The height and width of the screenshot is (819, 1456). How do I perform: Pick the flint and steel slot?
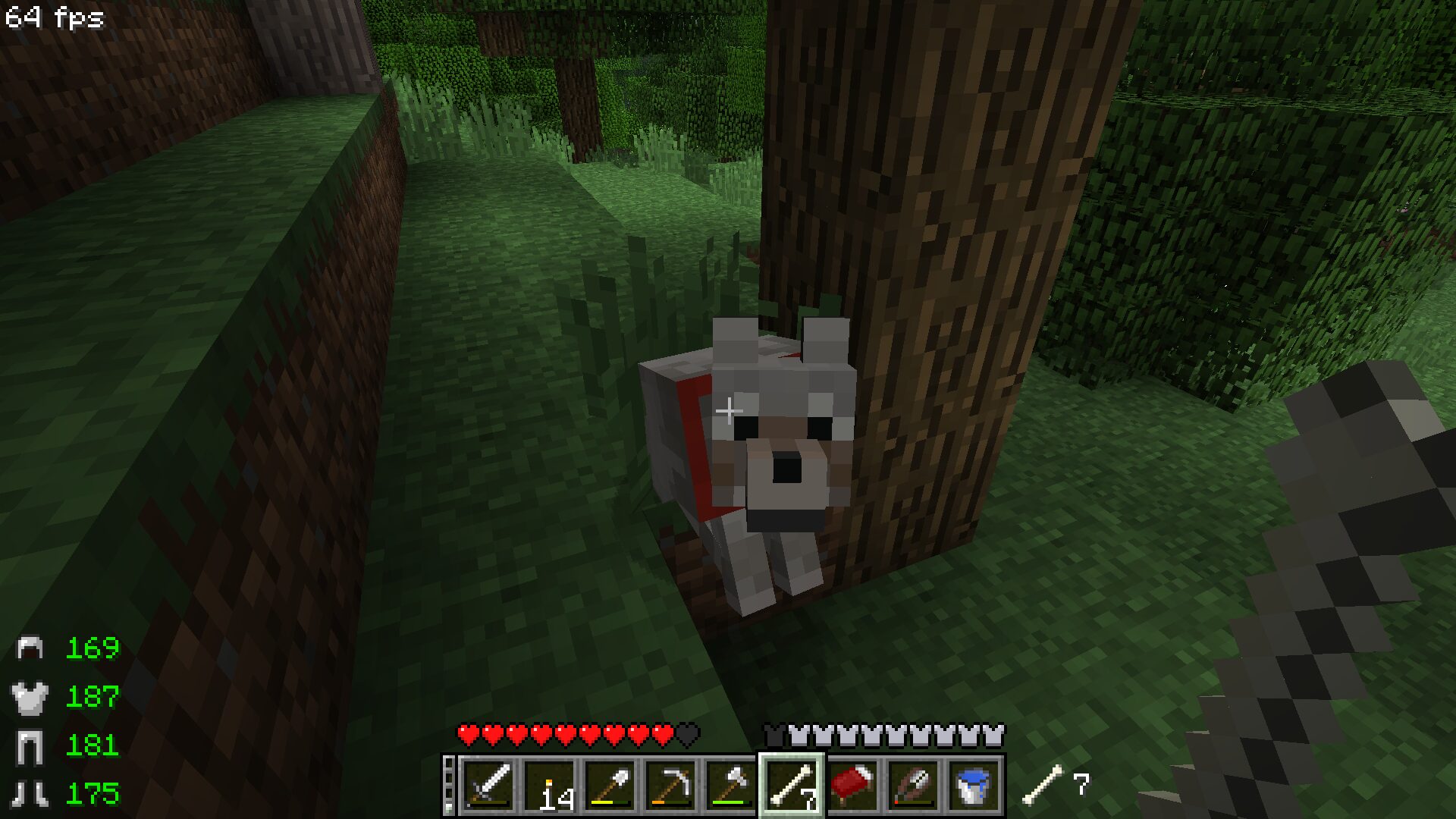pyautogui.click(x=913, y=786)
